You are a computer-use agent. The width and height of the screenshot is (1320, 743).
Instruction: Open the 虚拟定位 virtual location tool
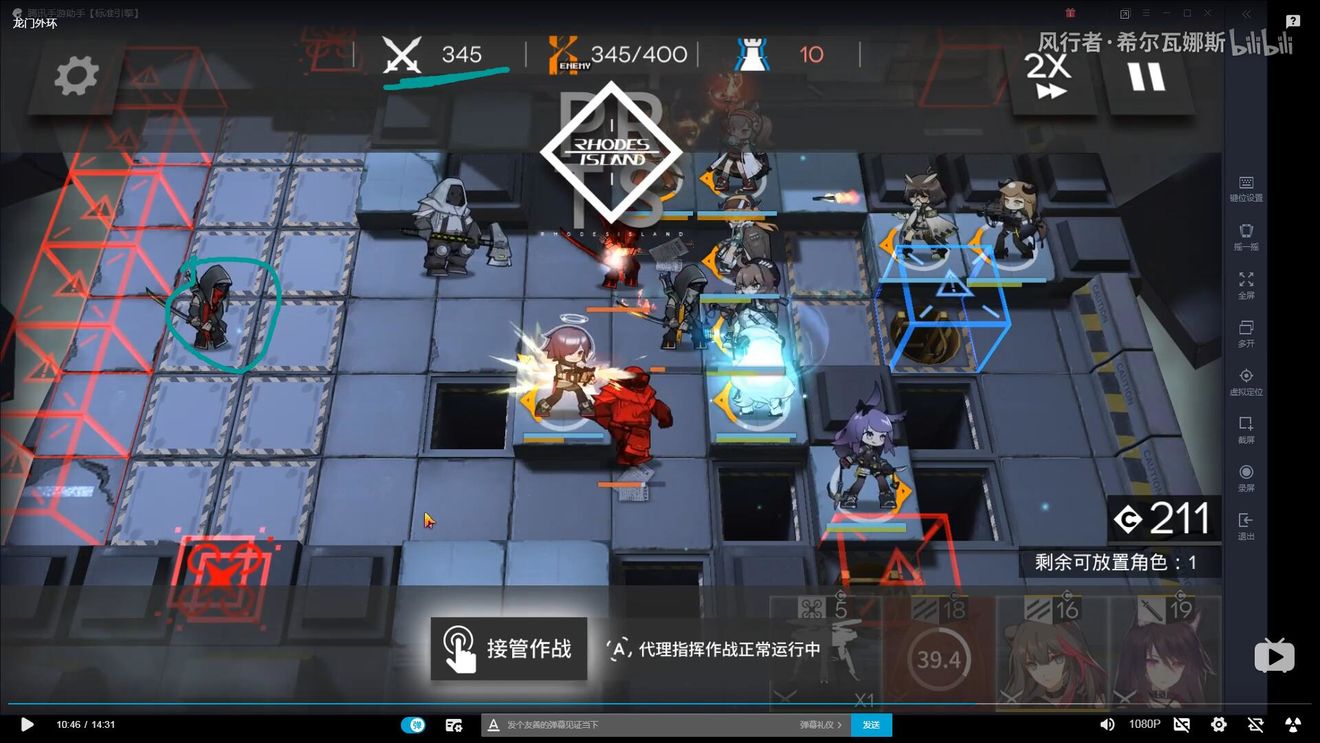[x=1246, y=376]
